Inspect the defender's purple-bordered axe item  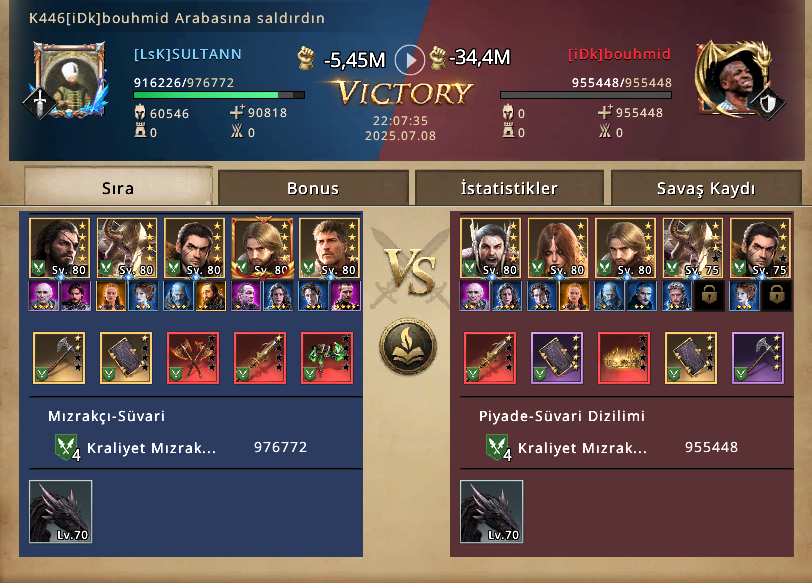pyautogui.click(x=758, y=358)
